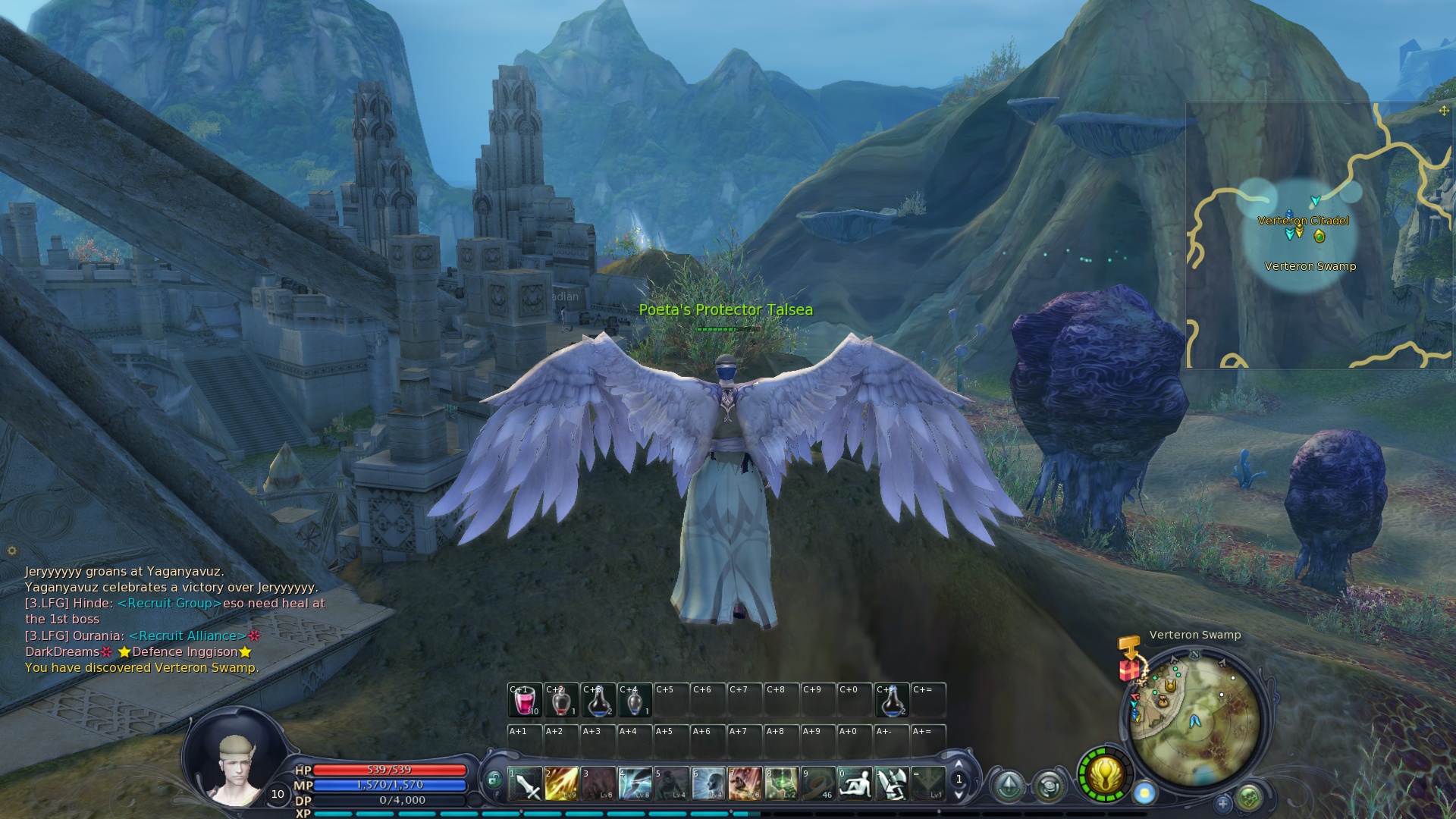Click the Recruit Group link in chat
This screenshot has width=1456, height=819.
(168, 604)
